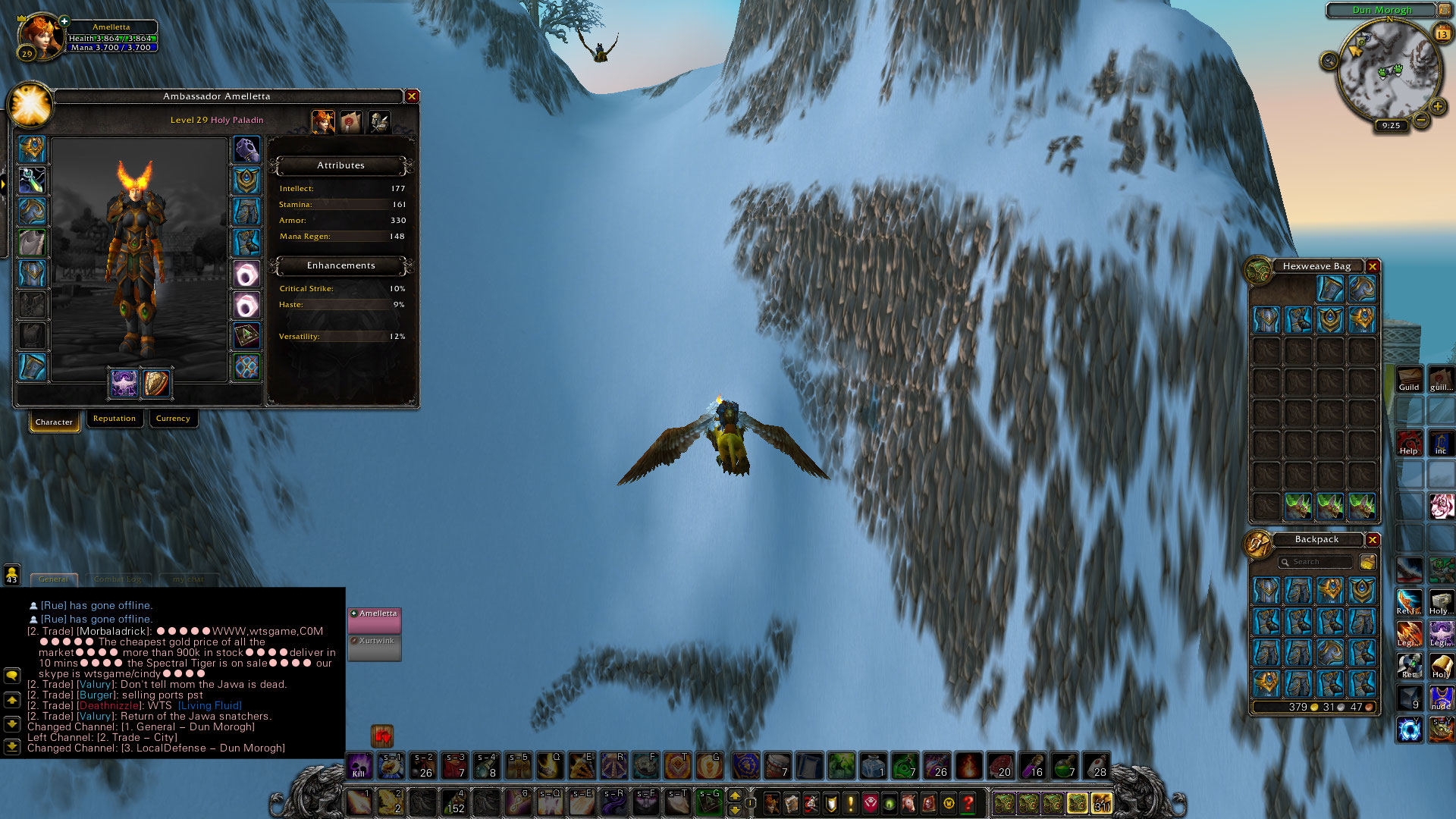Activate the purple skull Kill action button

(359, 765)
